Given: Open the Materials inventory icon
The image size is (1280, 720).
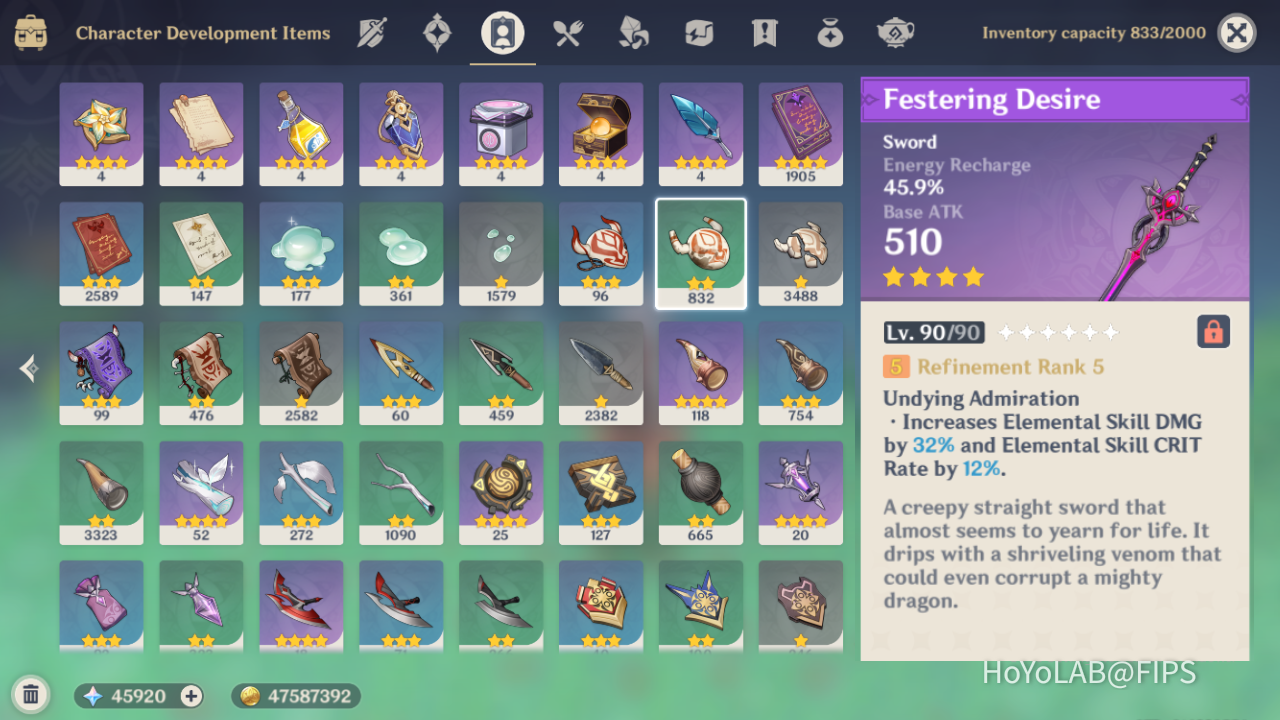Looking at the screenshot, I should click(x=633, y=32).
